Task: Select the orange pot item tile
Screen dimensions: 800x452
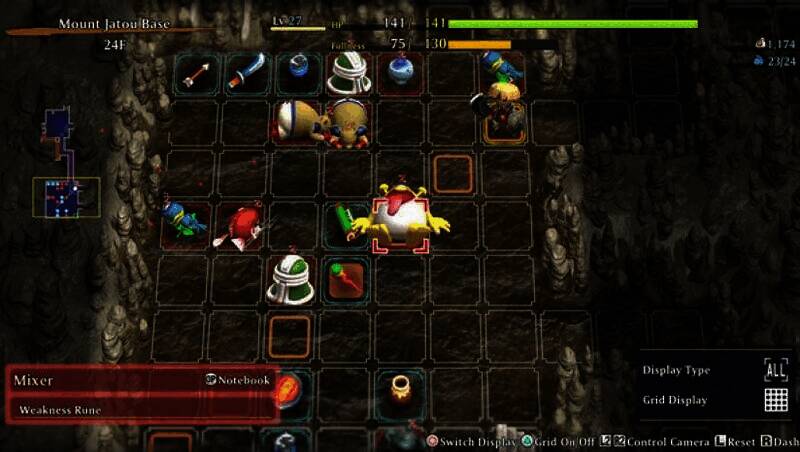Action: pos(400,386)
